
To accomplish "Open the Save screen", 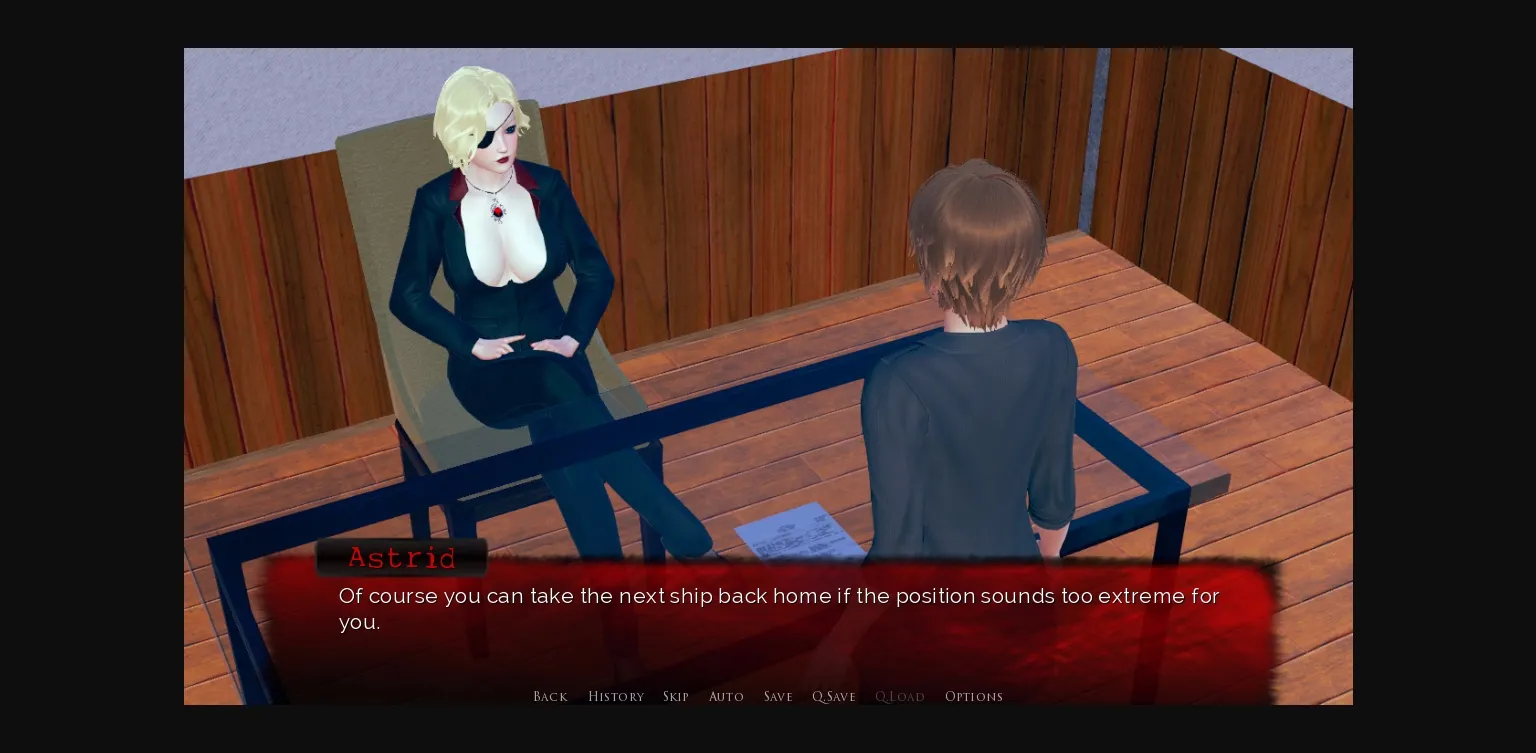I will [778, 697].
